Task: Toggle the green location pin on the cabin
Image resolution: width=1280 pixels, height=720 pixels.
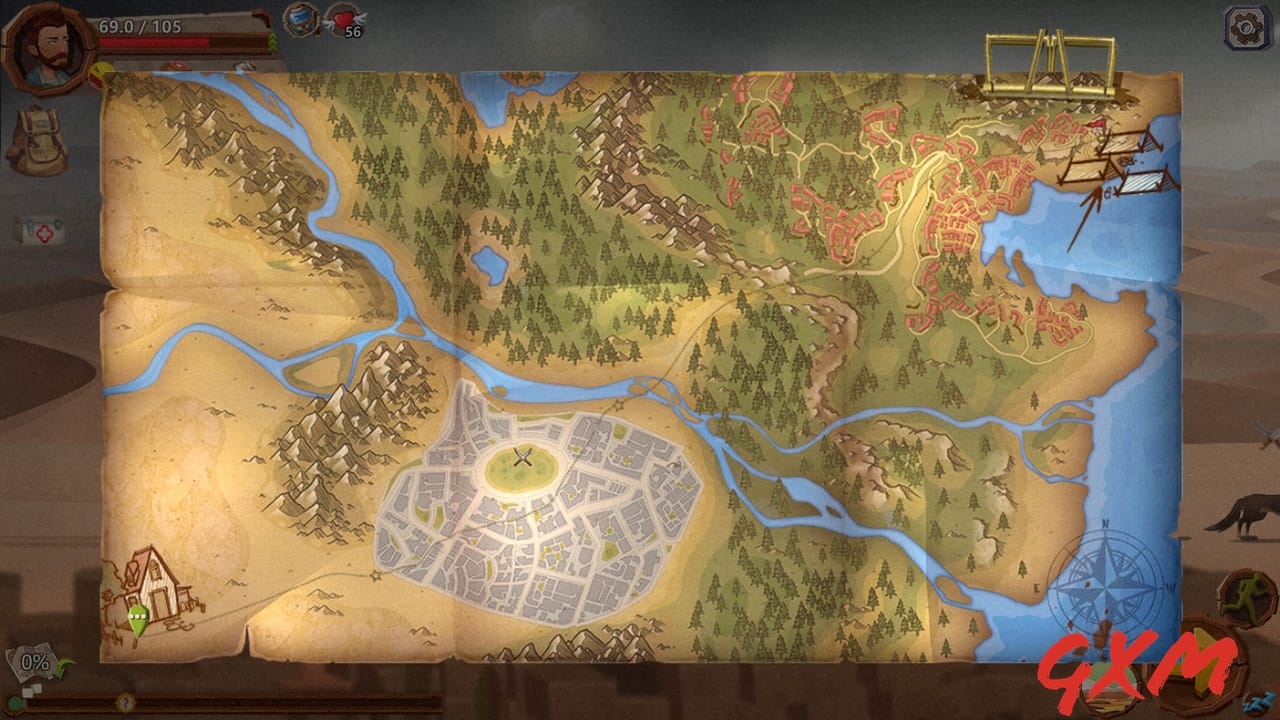Action: tap(137, 622)
